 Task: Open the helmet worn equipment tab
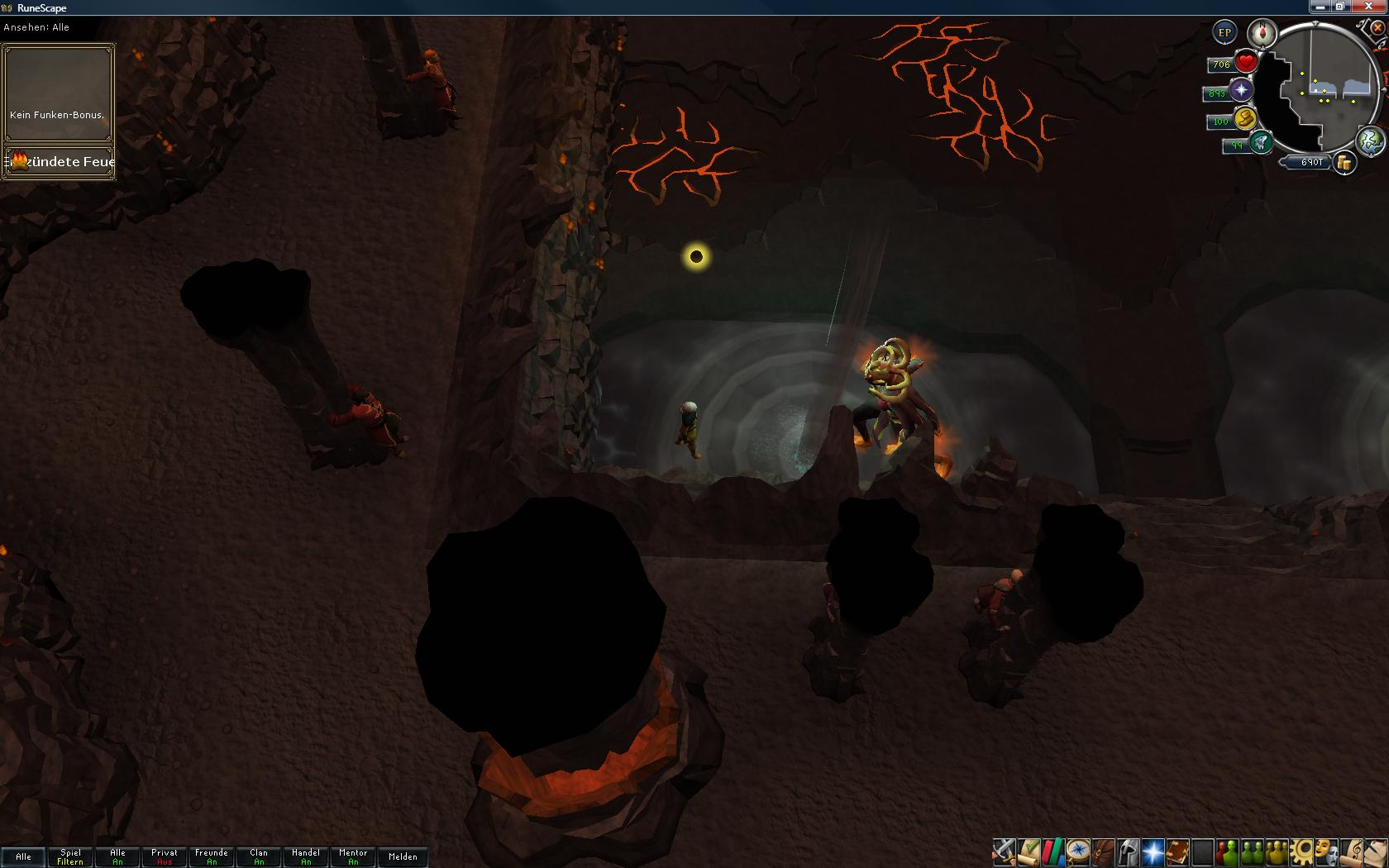(x=1129, y=851)
